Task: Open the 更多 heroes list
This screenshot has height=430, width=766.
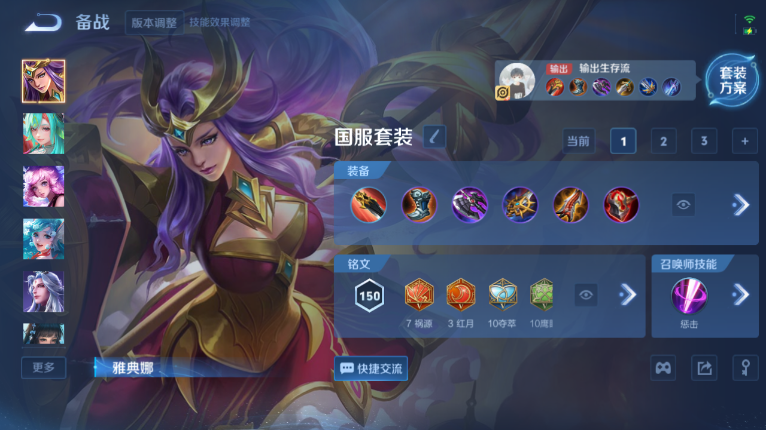Action: pos(43,367)
